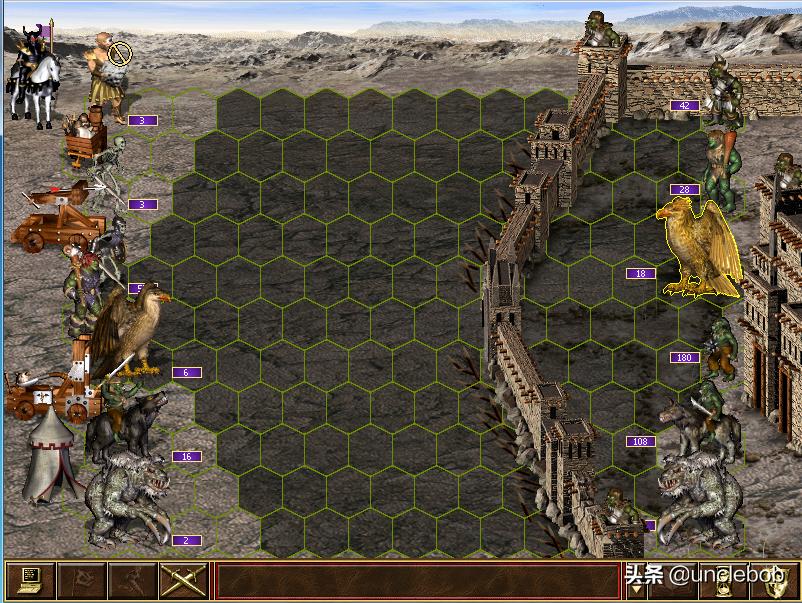Click the combat log down arrow
The width and height of the screenshot is (802, 603).
click(x=637, y=590)
